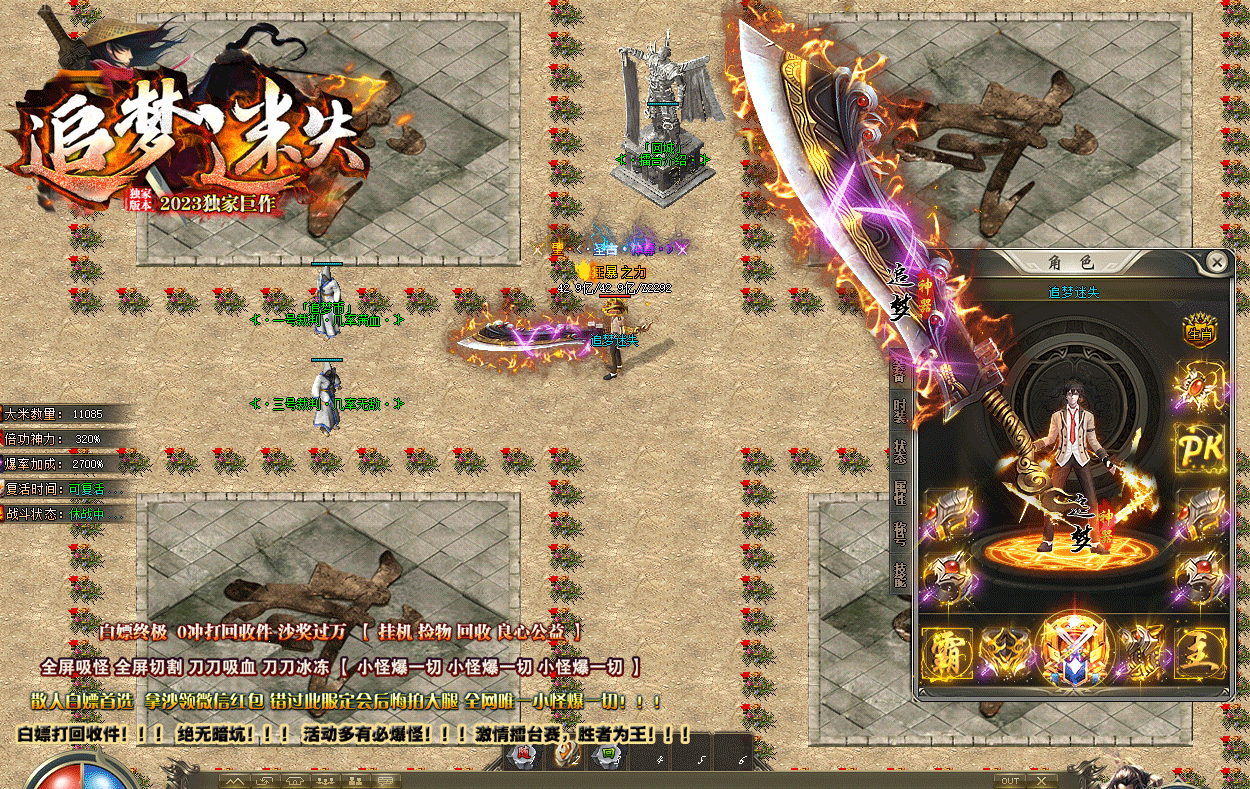Image resolution: width=1250 pixels, height=789 pixels.
Task: Select the golden PK medal slot
Action: [x=1200, y=448]
